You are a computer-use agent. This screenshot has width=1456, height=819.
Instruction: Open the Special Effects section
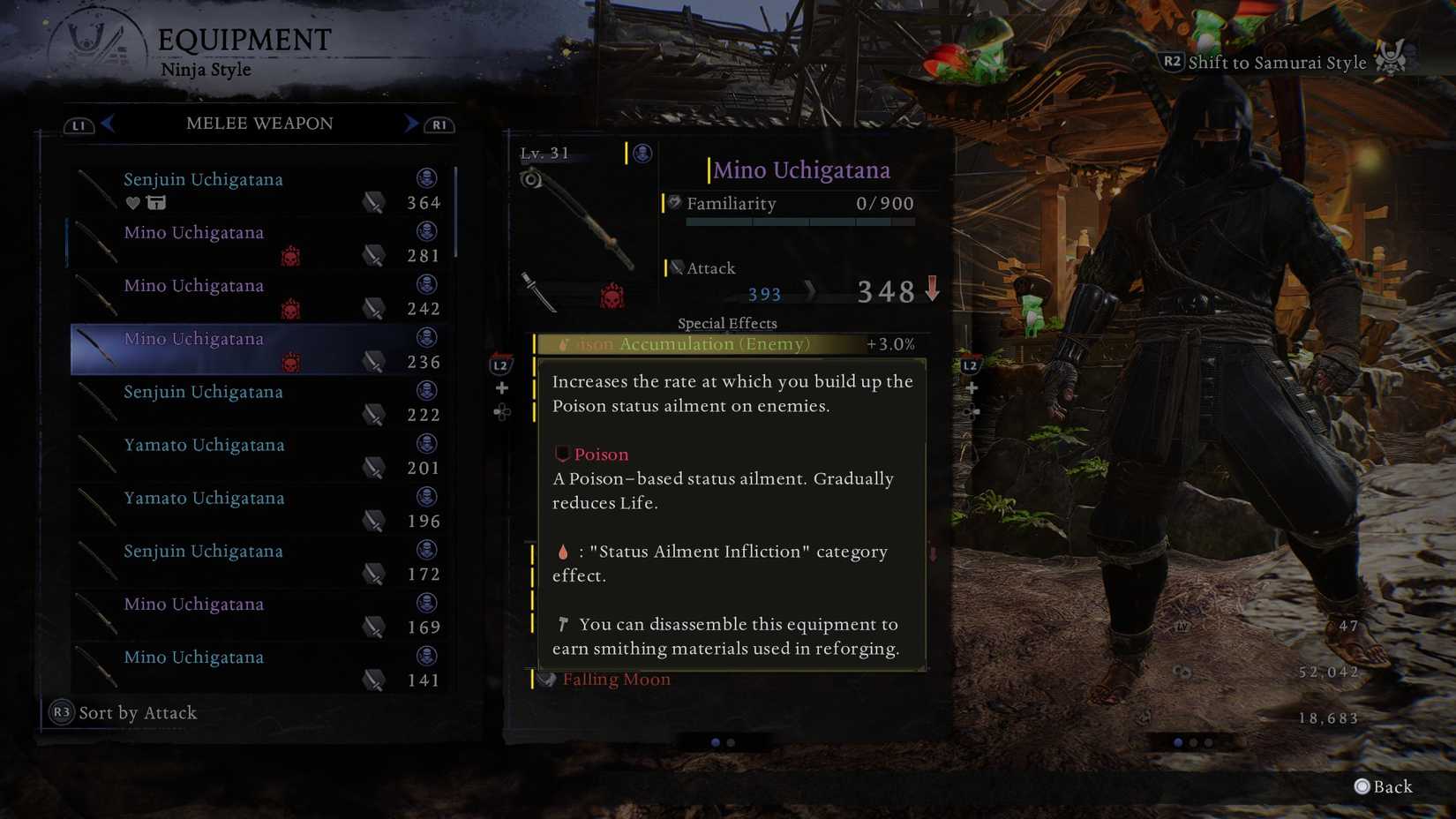pyautogui.click(x=727, y=323)
